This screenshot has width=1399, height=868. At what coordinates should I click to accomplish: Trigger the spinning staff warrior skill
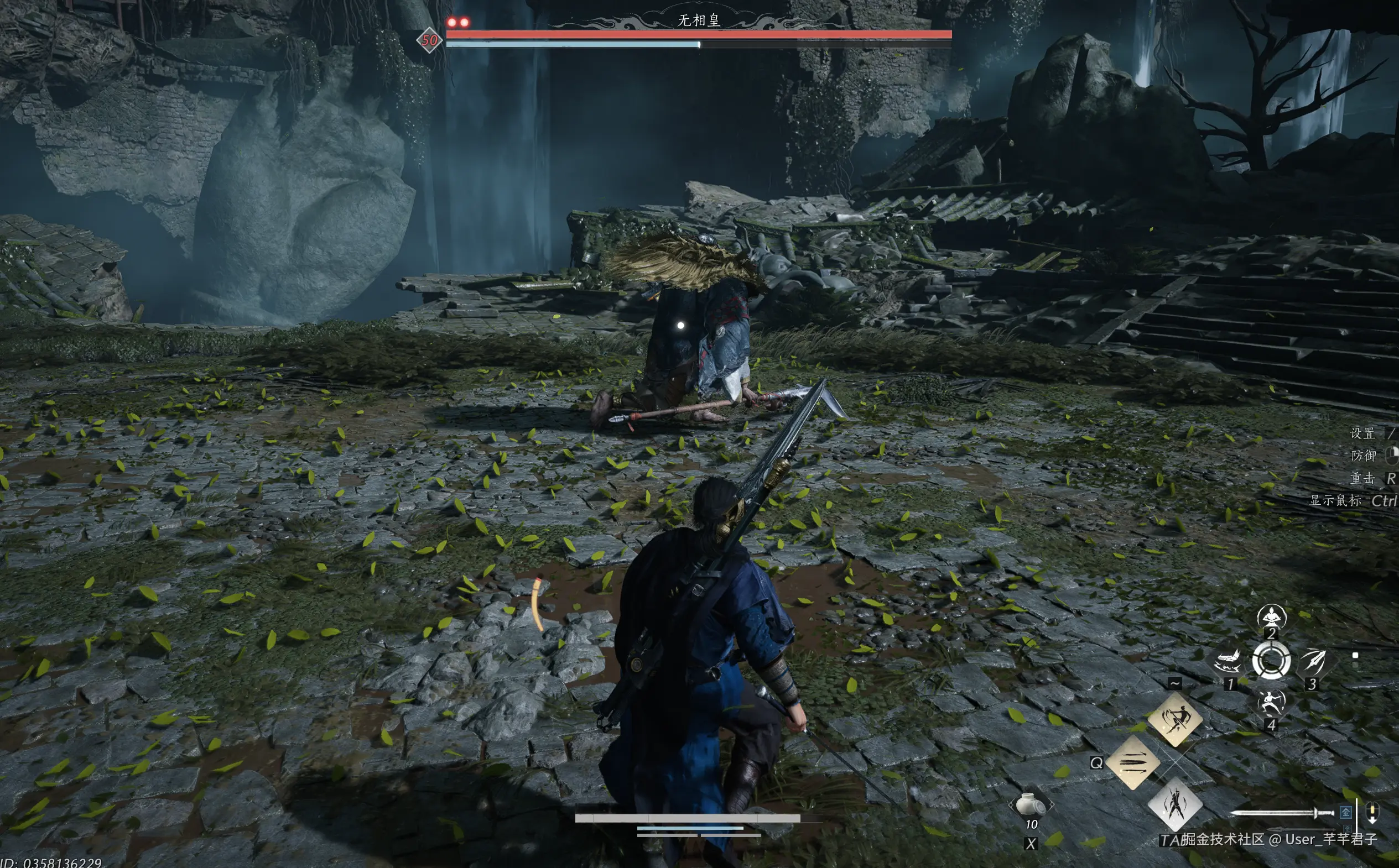pyautogui.click(x=1174, y=718)
